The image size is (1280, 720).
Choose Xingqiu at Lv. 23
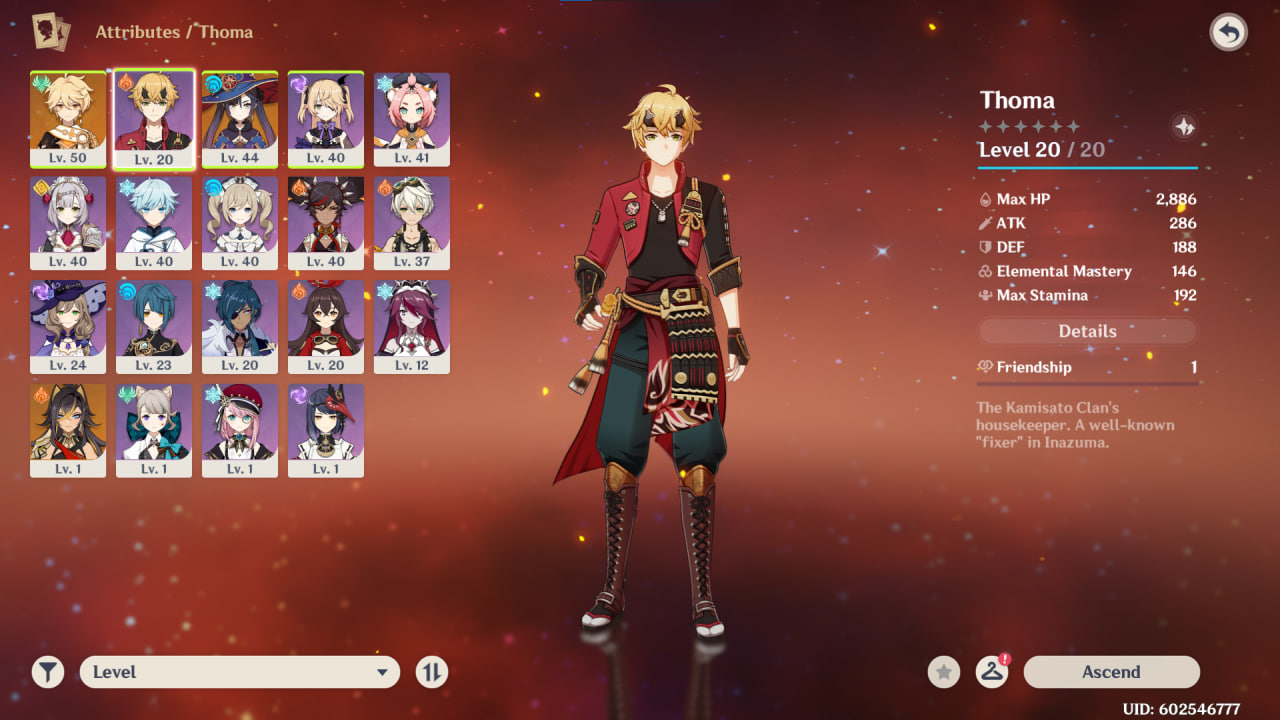[154, 326]
